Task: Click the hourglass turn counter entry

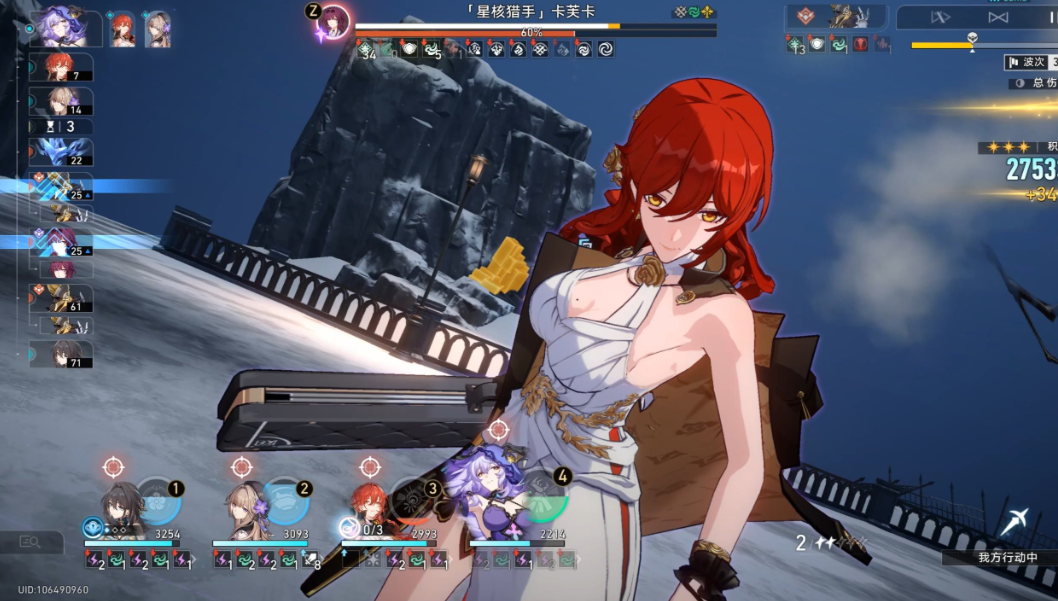Action: click(62, 127)
